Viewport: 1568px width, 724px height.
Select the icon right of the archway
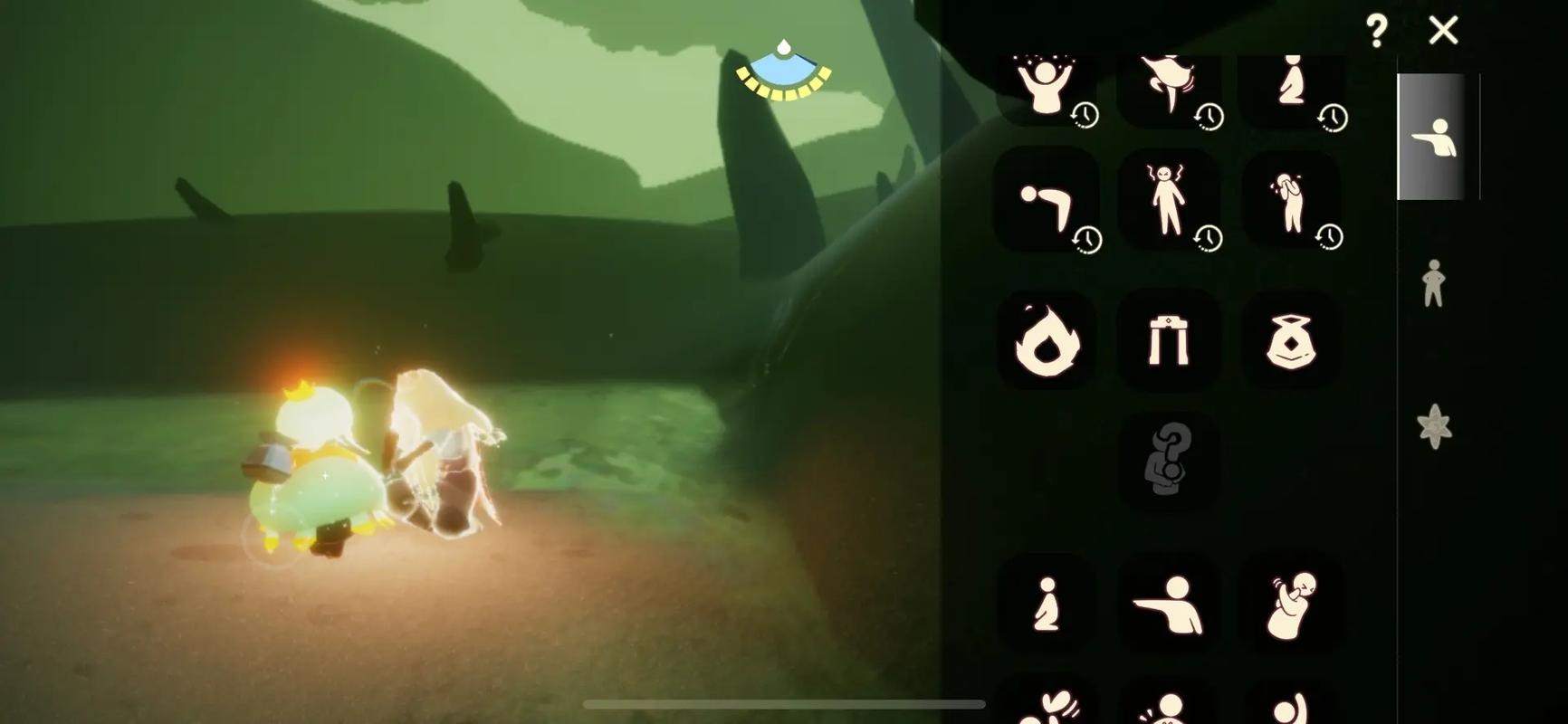(1289, 342)
